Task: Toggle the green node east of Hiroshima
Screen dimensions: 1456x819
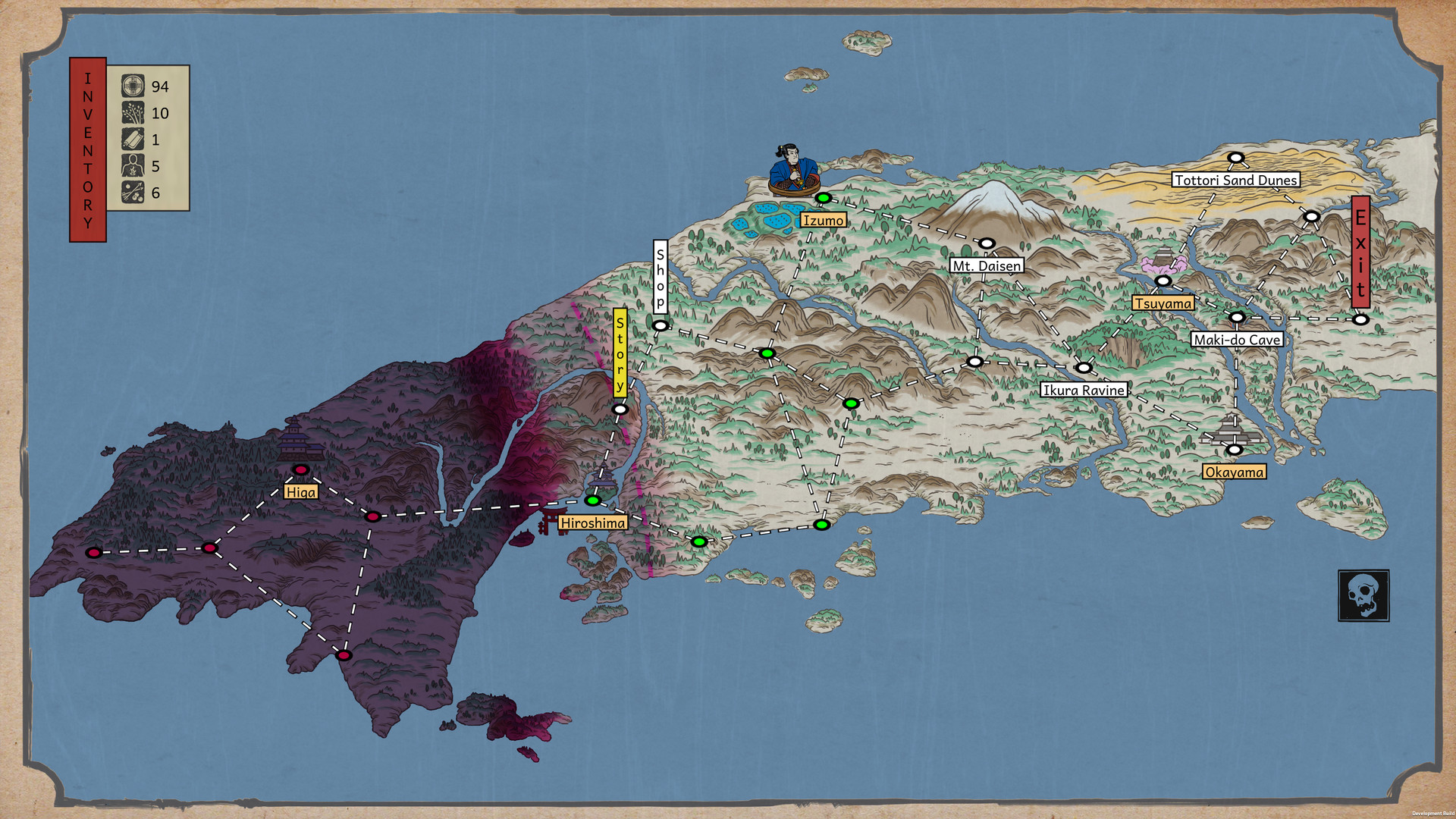Action: 698,541
